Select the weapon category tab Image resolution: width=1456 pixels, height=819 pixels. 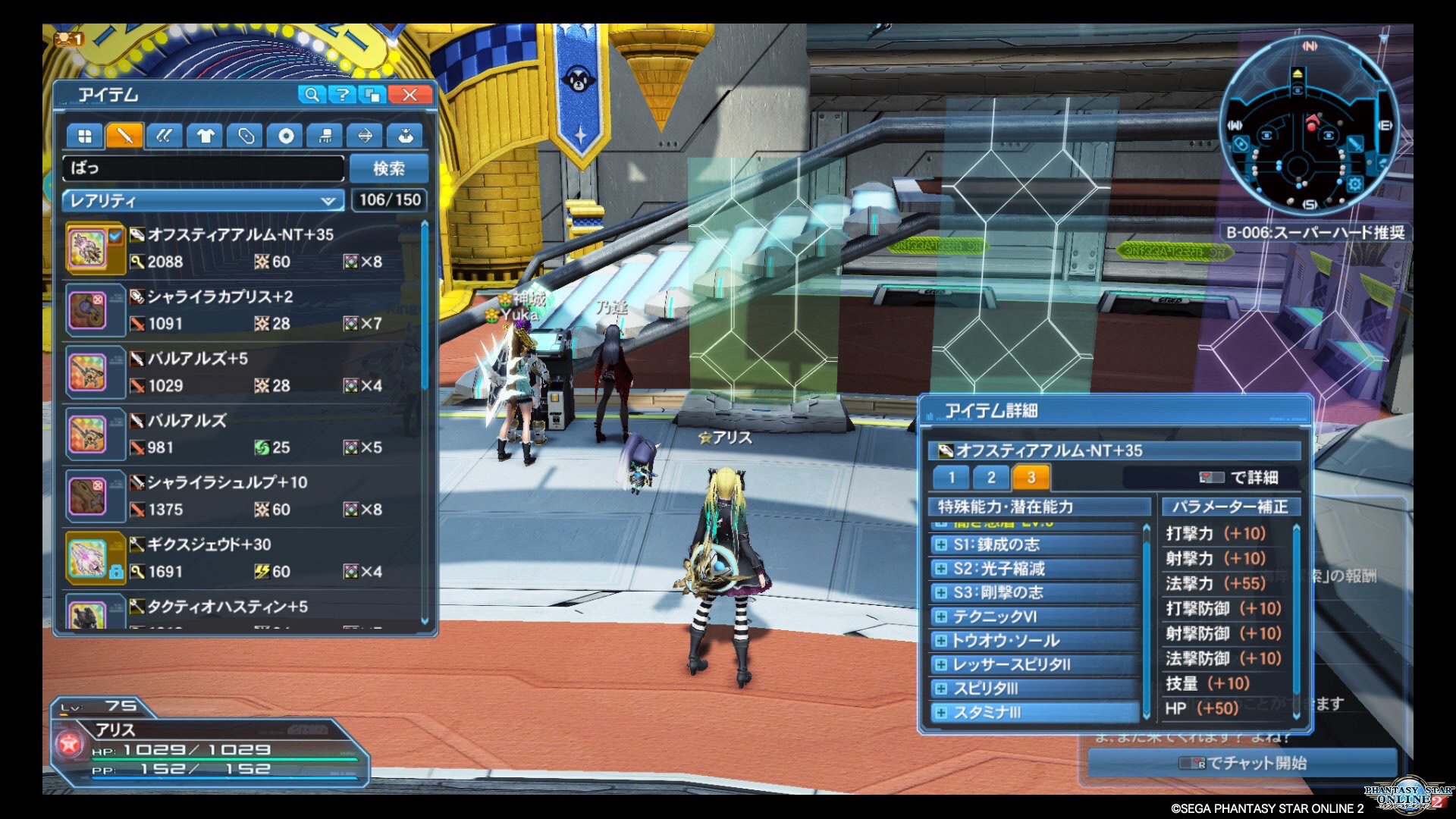(x=124, y=136)
